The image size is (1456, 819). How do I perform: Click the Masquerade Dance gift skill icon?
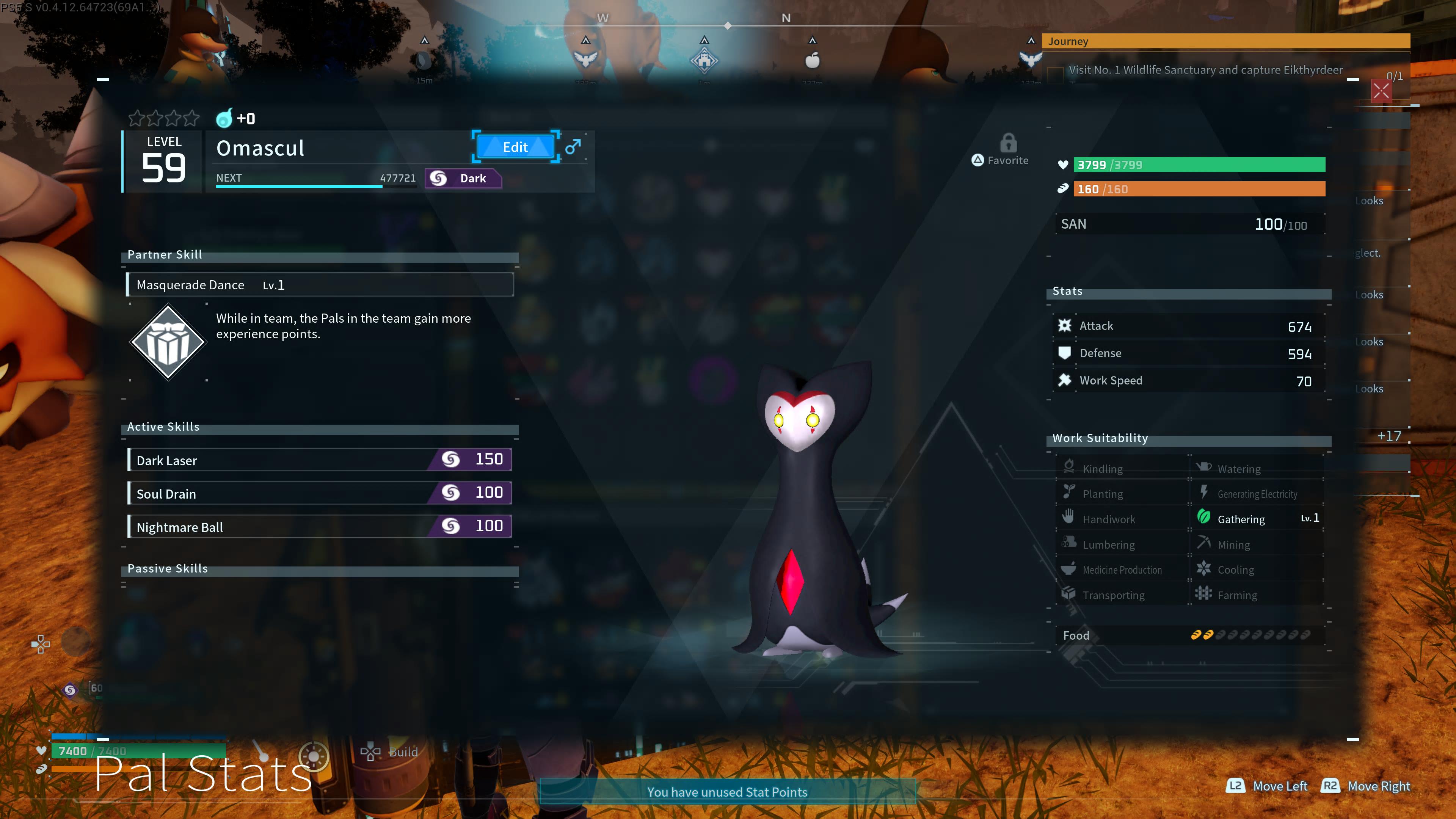tap(168, 341)
